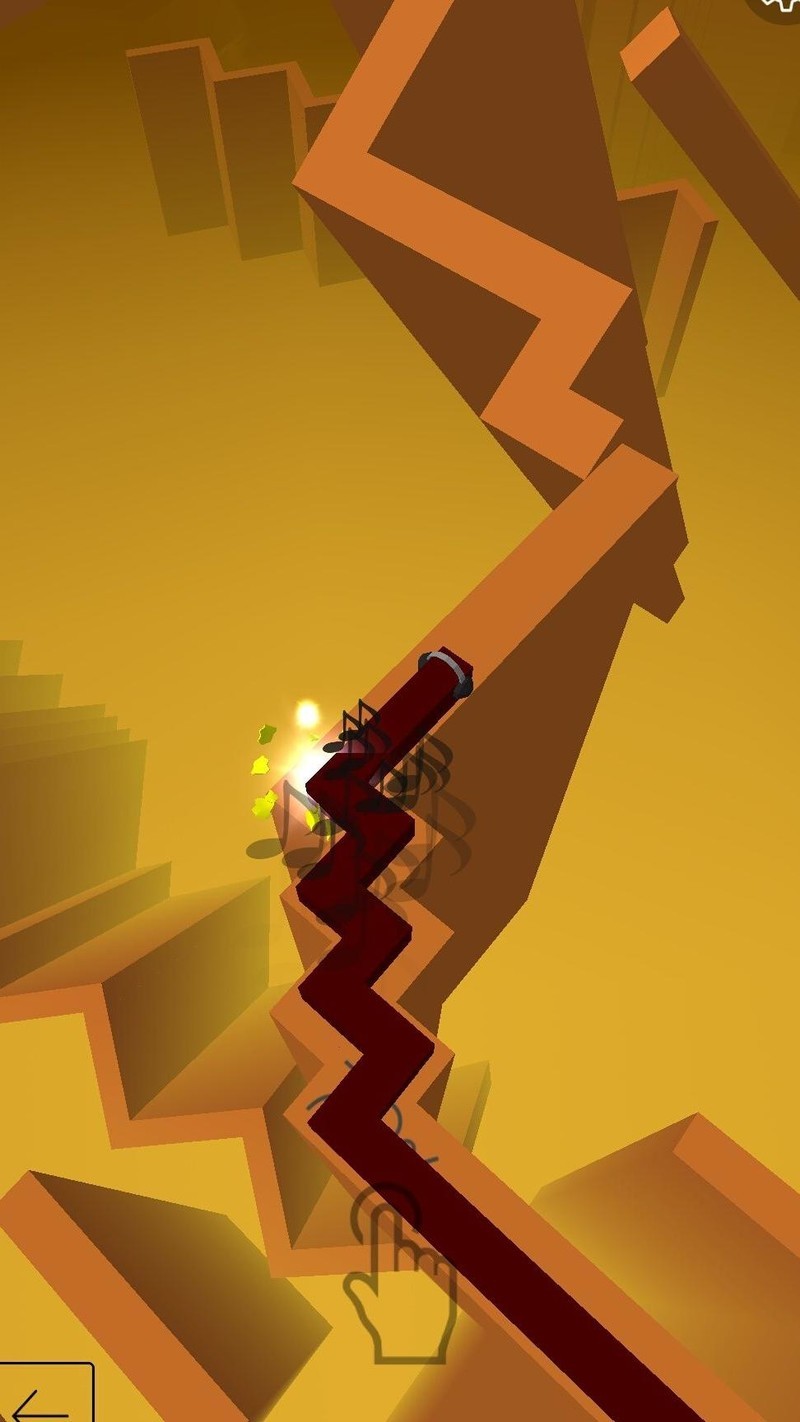This screenshot has height=1422, width=800.
Task: Open settings via the gear icon
Action: coord(781,6)
